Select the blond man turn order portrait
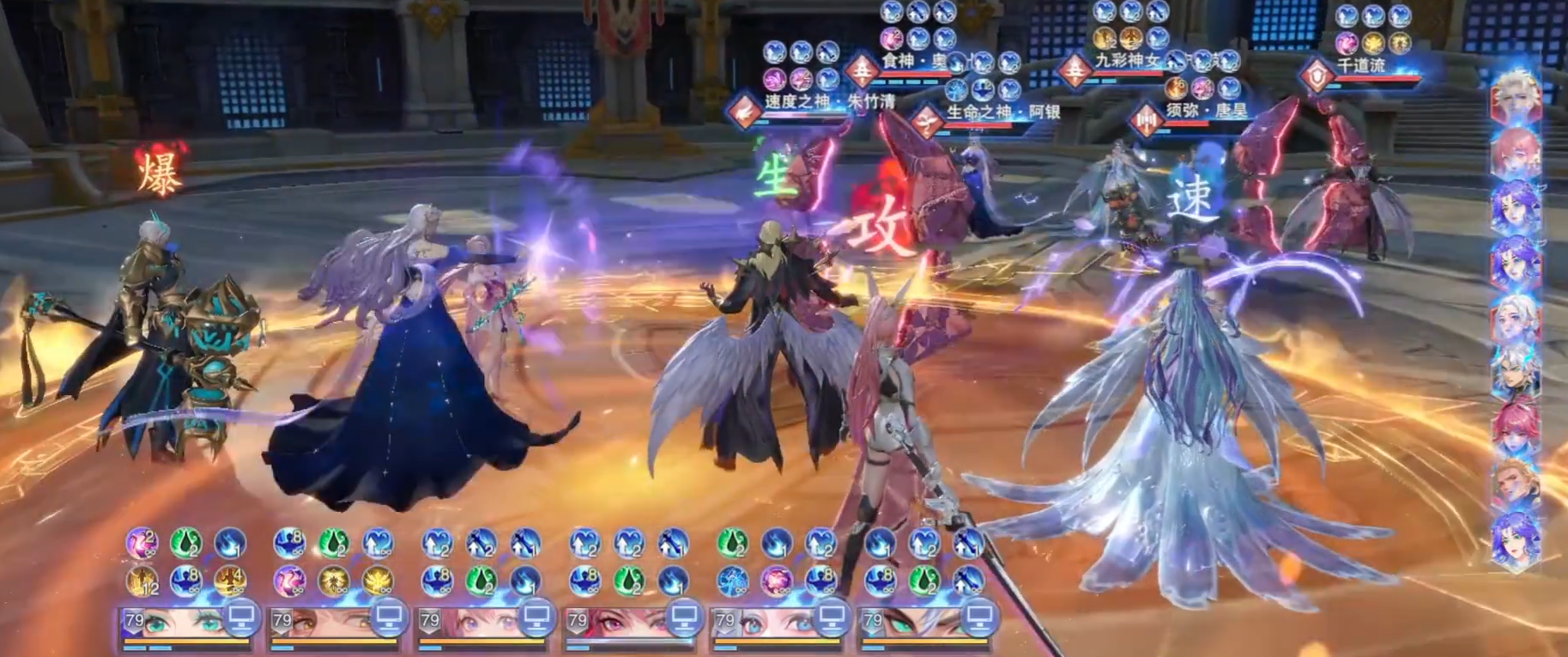Viewport: 1568px width, 657px height. pyautogui.click(x=1517, y=484)
